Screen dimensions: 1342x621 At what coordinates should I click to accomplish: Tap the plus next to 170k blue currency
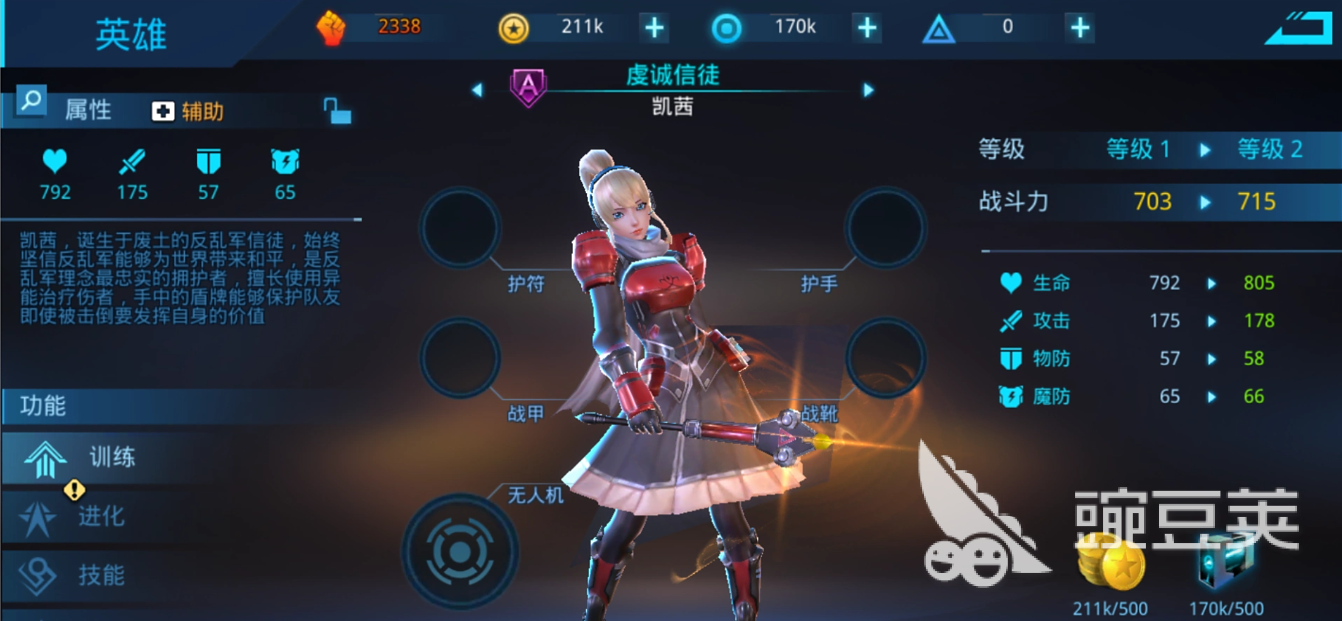click(867, 28)
